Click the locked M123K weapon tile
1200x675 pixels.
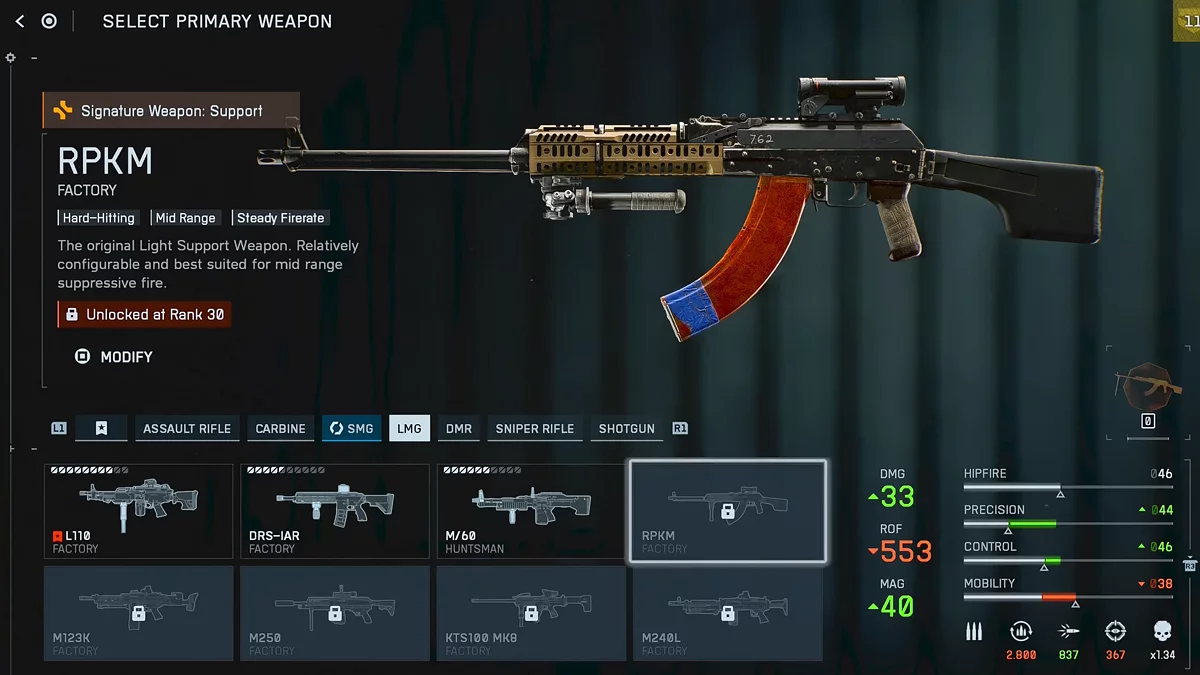(x=139, y=613)
